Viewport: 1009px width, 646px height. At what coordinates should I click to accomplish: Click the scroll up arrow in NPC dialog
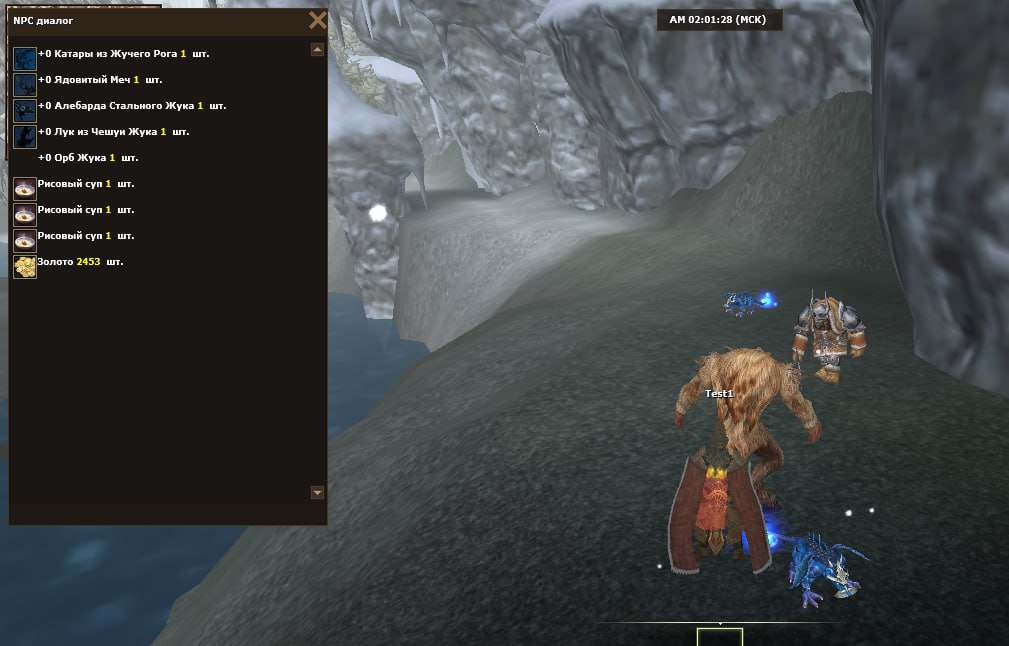317,49
